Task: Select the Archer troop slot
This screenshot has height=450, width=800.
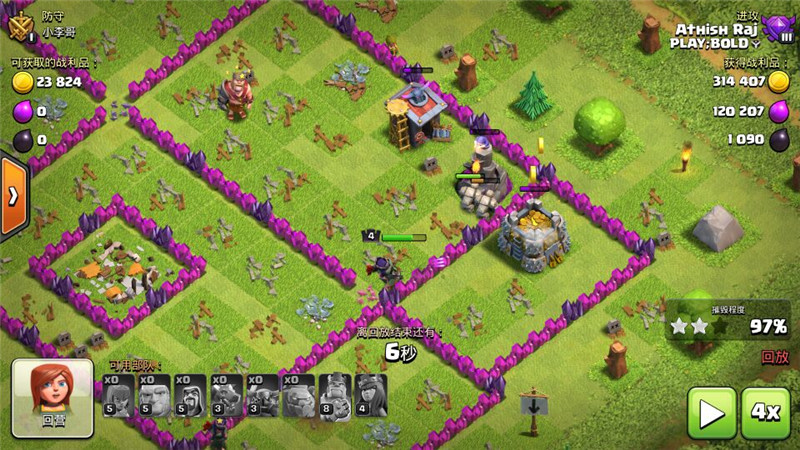Action: (x=119, y=396)
